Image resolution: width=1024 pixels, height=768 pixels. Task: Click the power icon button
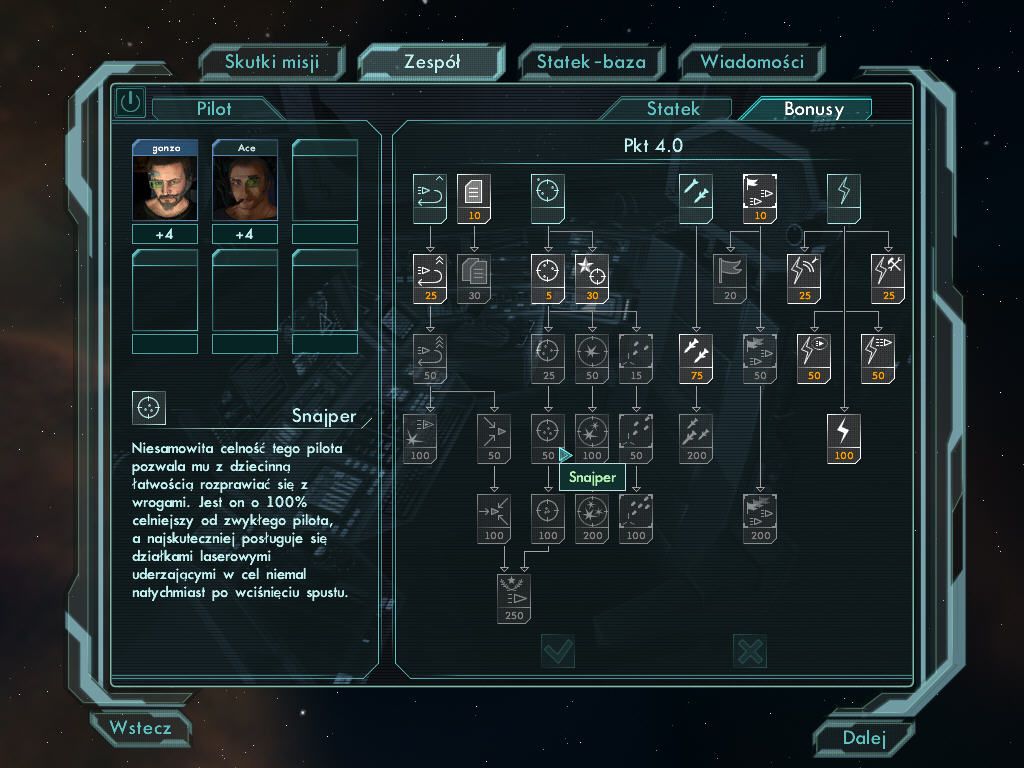pos(130,101)
